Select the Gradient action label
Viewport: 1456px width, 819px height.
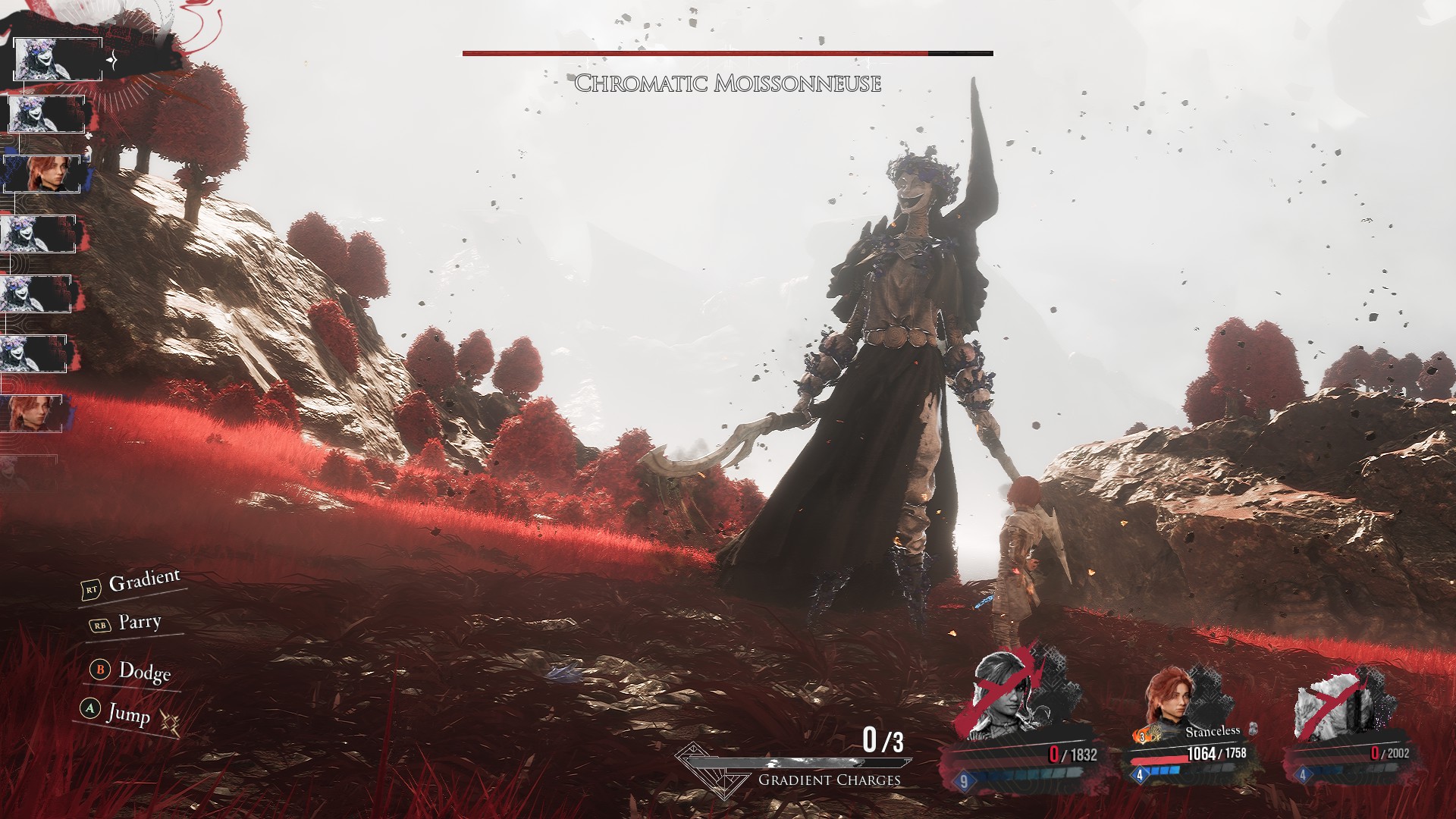coord(143,582)
